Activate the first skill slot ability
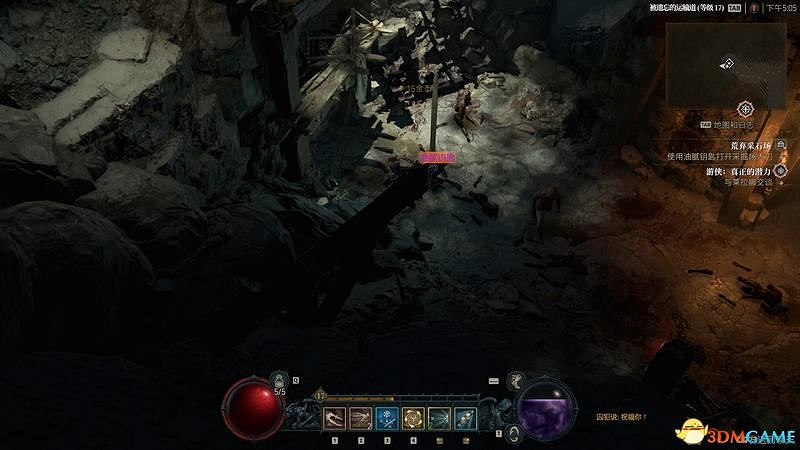The width and height of the screenshot is (800, 450). [335, 418]
